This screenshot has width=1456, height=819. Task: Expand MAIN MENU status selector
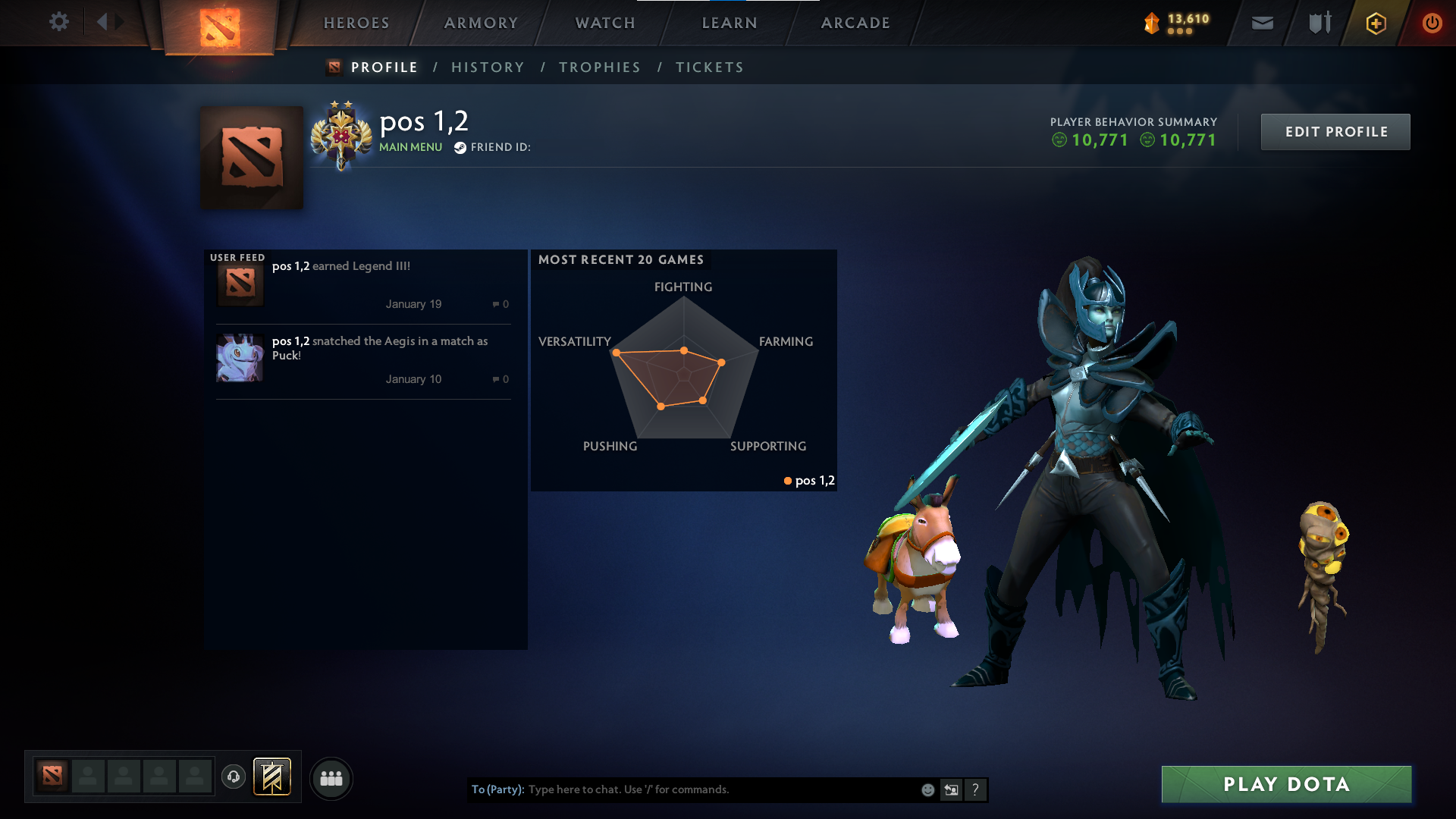pyautogui.click(x=410, y=147)
